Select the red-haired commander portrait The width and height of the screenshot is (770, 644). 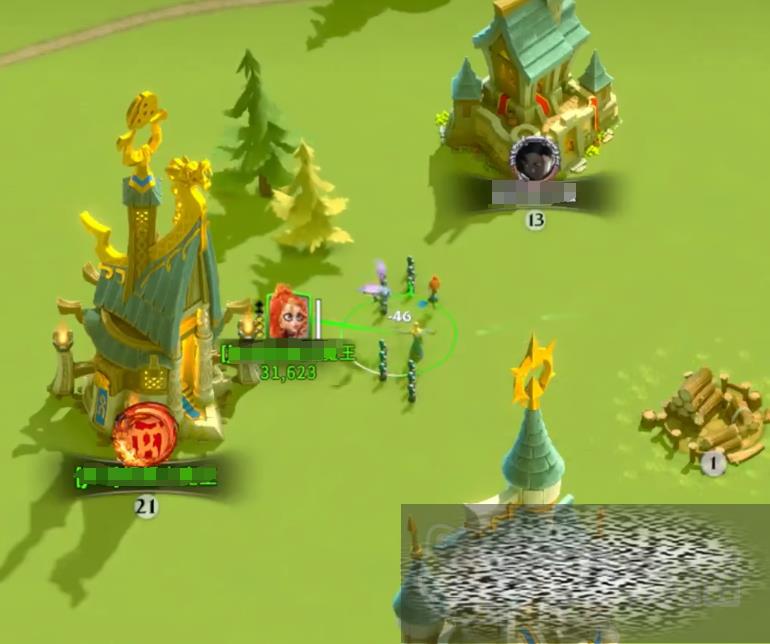click(287, 314)
